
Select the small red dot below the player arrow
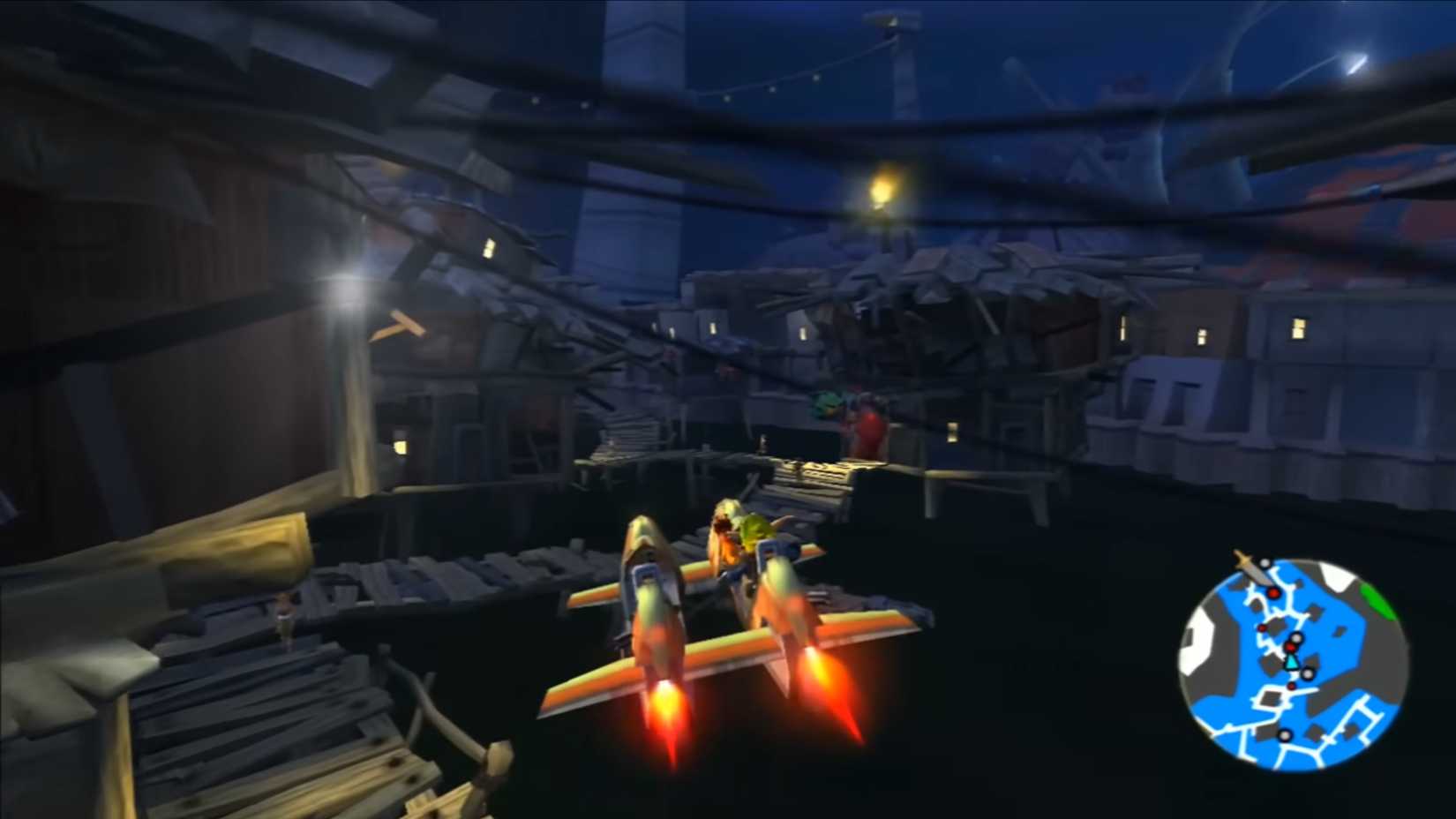pyautogui.click(x=1292, y=686)
